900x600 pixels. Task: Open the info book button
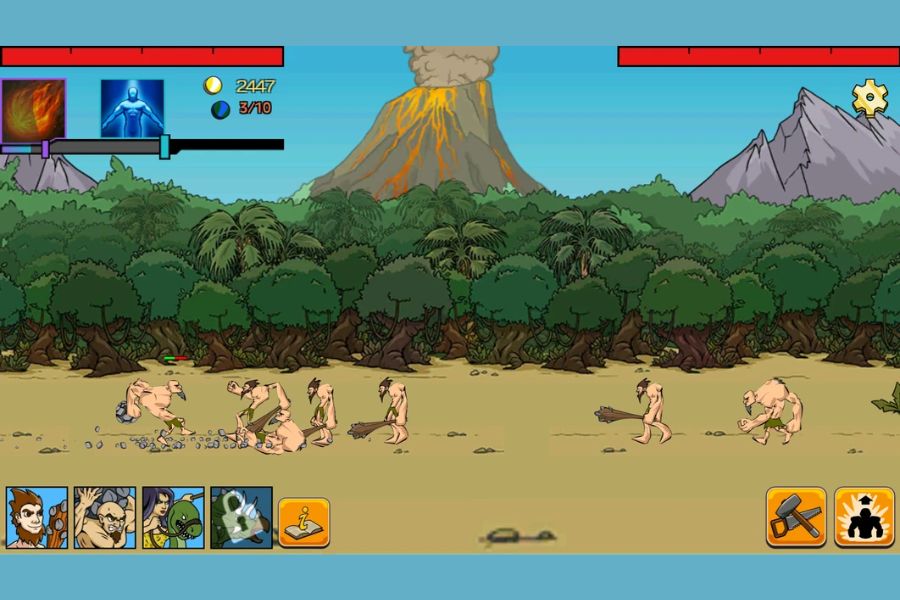(304, 521)
